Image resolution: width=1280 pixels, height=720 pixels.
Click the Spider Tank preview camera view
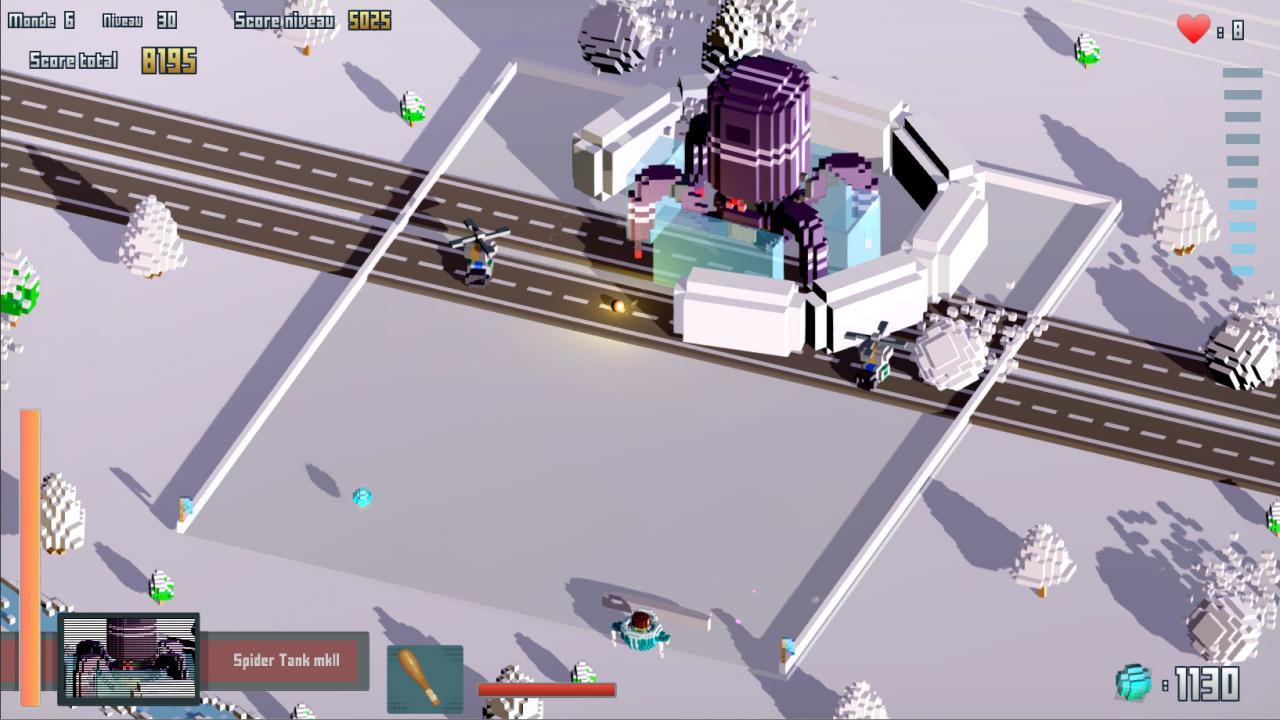130,660
